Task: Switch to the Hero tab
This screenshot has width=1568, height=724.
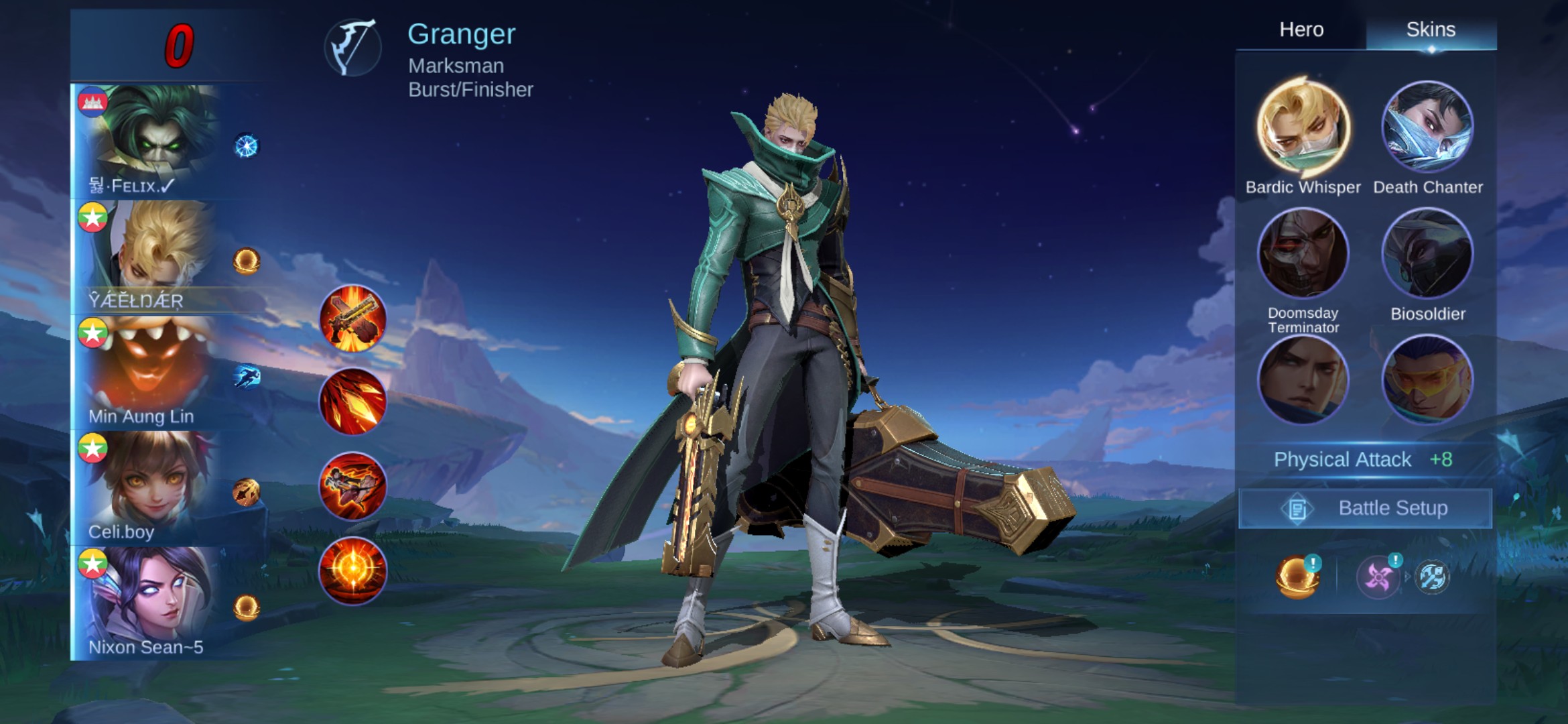Action: pyautogui.click(x=1301, y=29)
